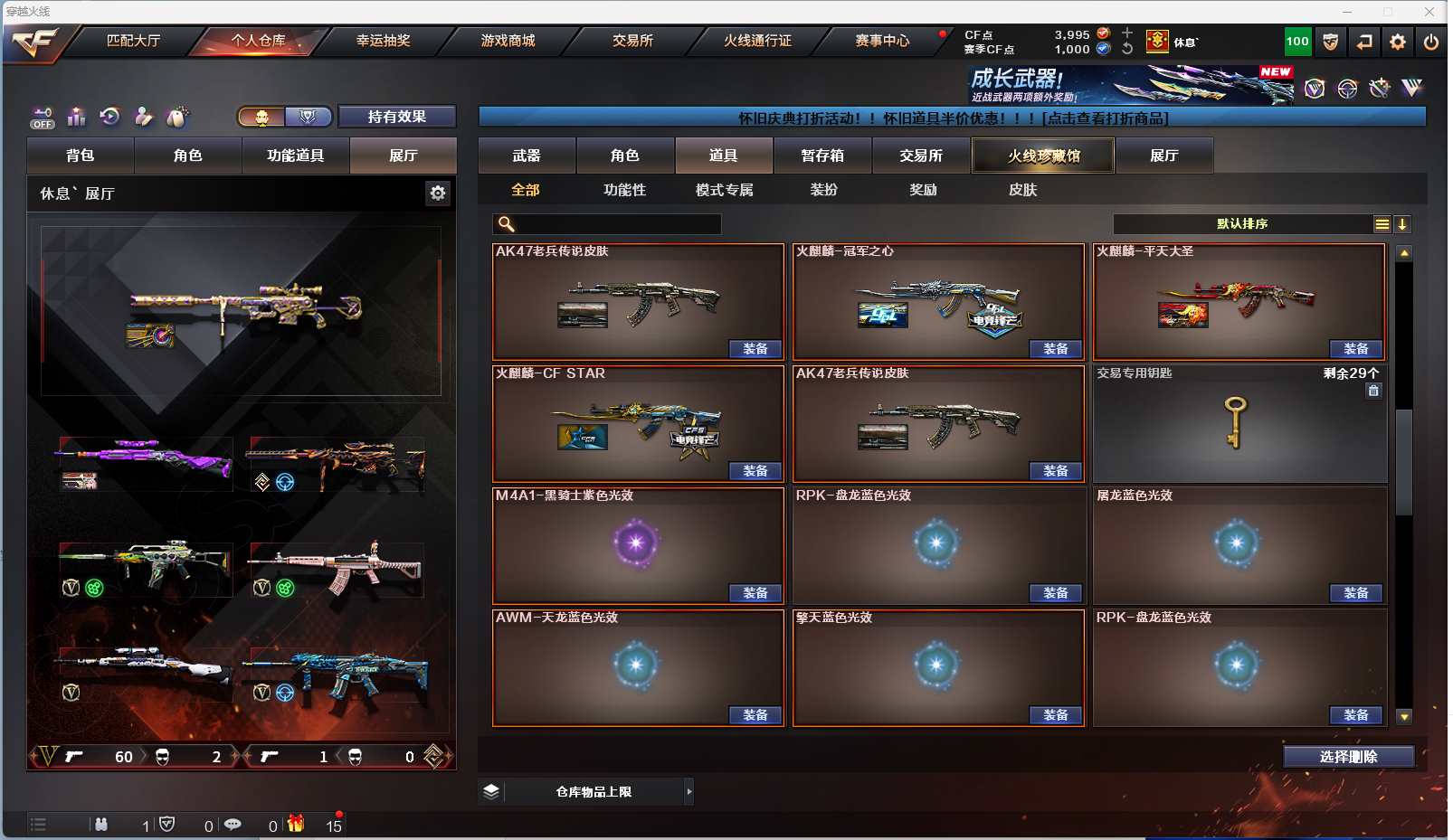Switch to the 背包 backpack tab
Image resolution: width=1453 pixels, height=840 pixels.
click(81, 156)
